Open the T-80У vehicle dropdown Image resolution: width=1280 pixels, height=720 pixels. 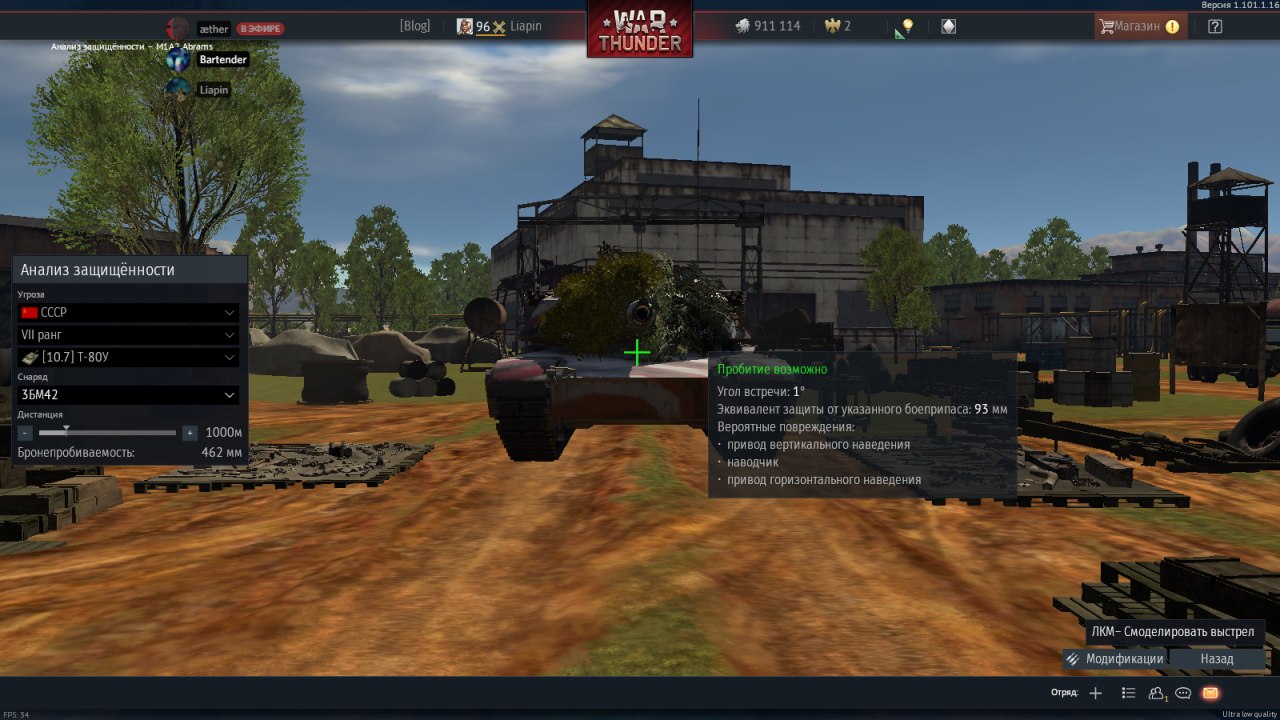click(x=128, y=357)
